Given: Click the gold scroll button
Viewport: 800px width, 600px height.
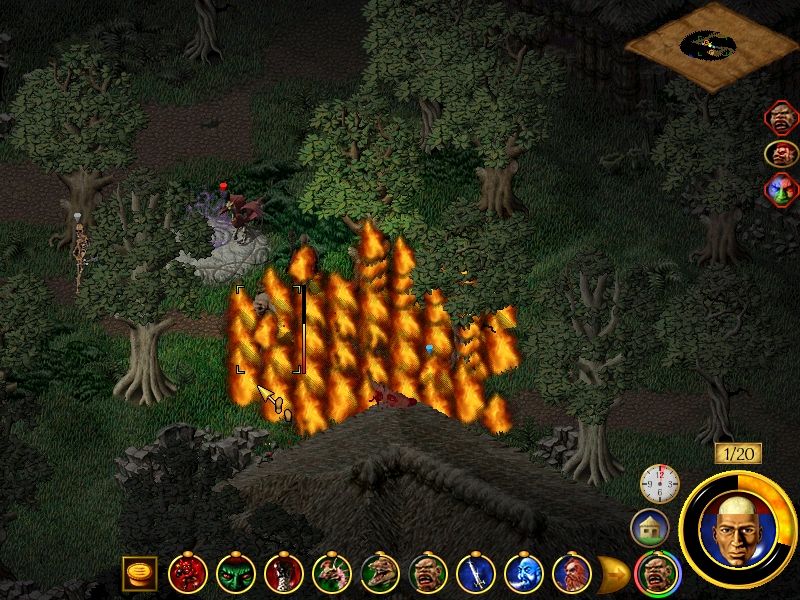Looking at the screenshot, I should tap(138, 573).
